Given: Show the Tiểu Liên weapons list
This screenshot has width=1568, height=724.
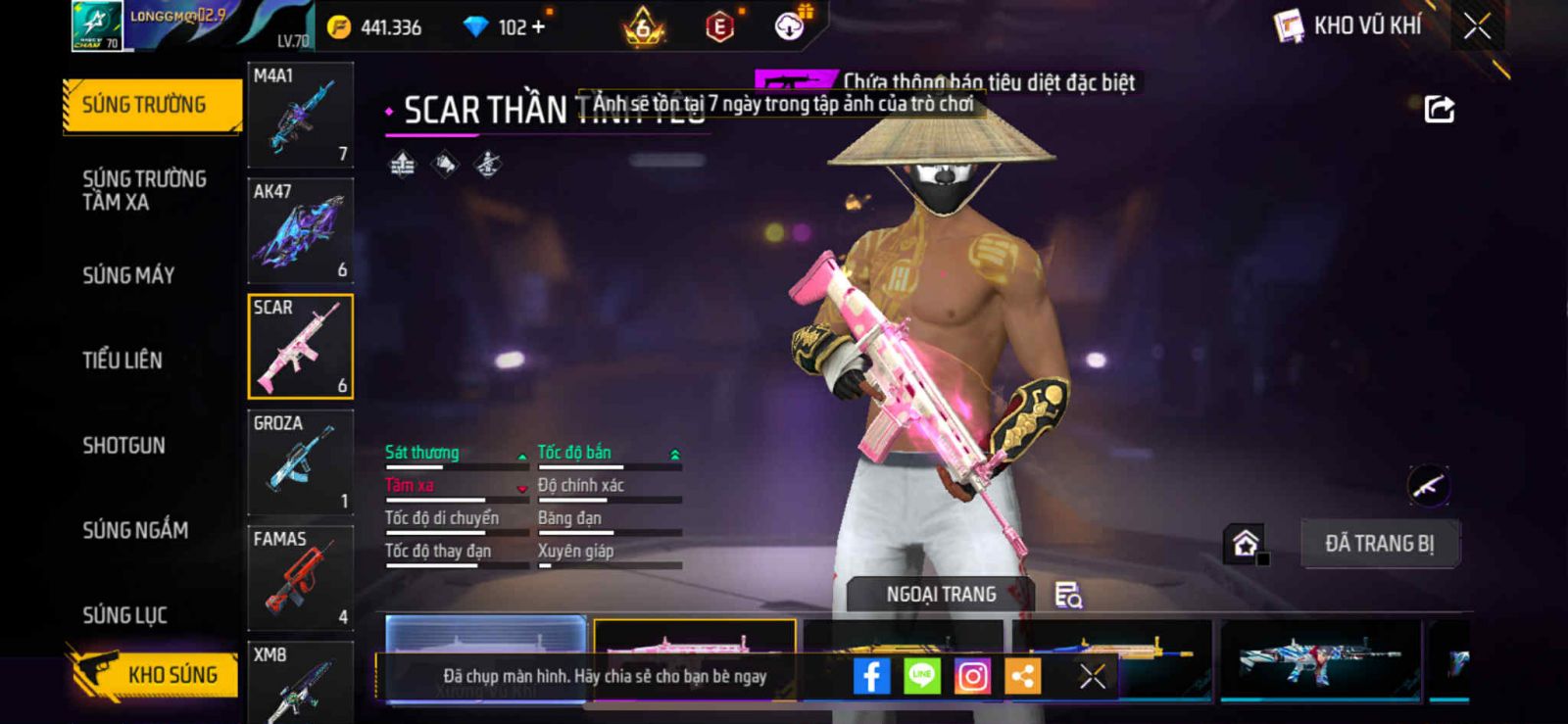Looking at the screenshot, I should point(122,361).
